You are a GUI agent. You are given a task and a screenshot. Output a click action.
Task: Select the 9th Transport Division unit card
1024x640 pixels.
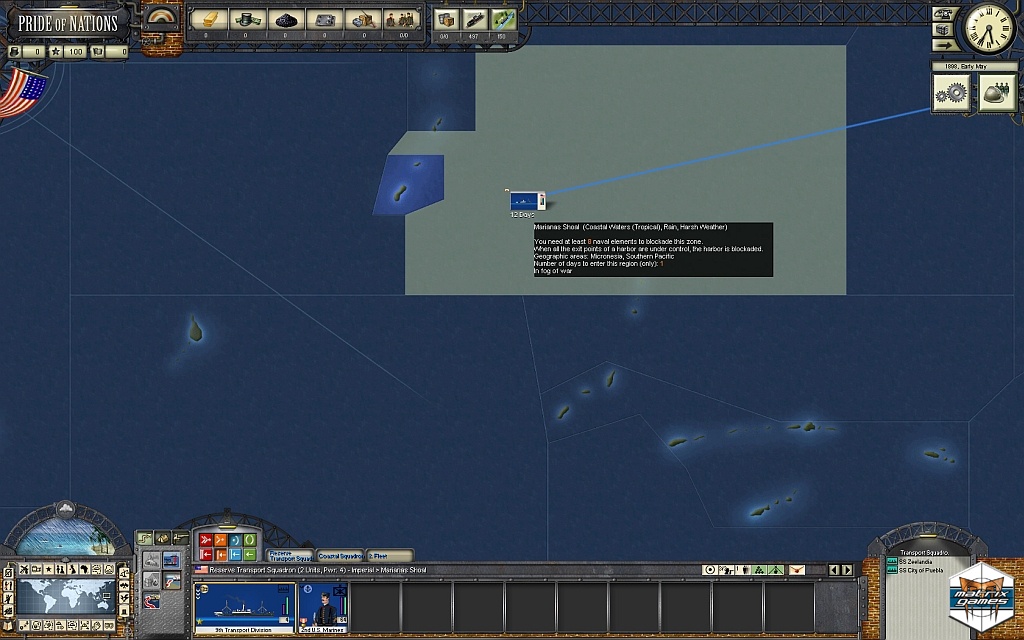pyautogui.click(x=245, y=607)
